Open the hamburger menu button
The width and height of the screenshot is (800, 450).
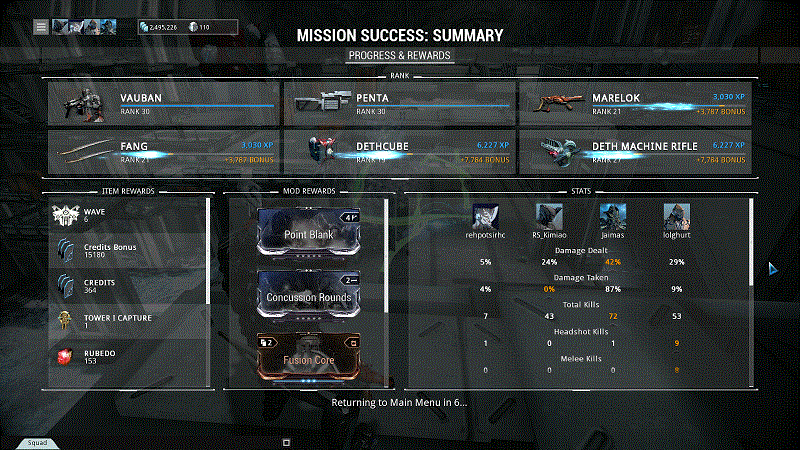click(41, 26)
